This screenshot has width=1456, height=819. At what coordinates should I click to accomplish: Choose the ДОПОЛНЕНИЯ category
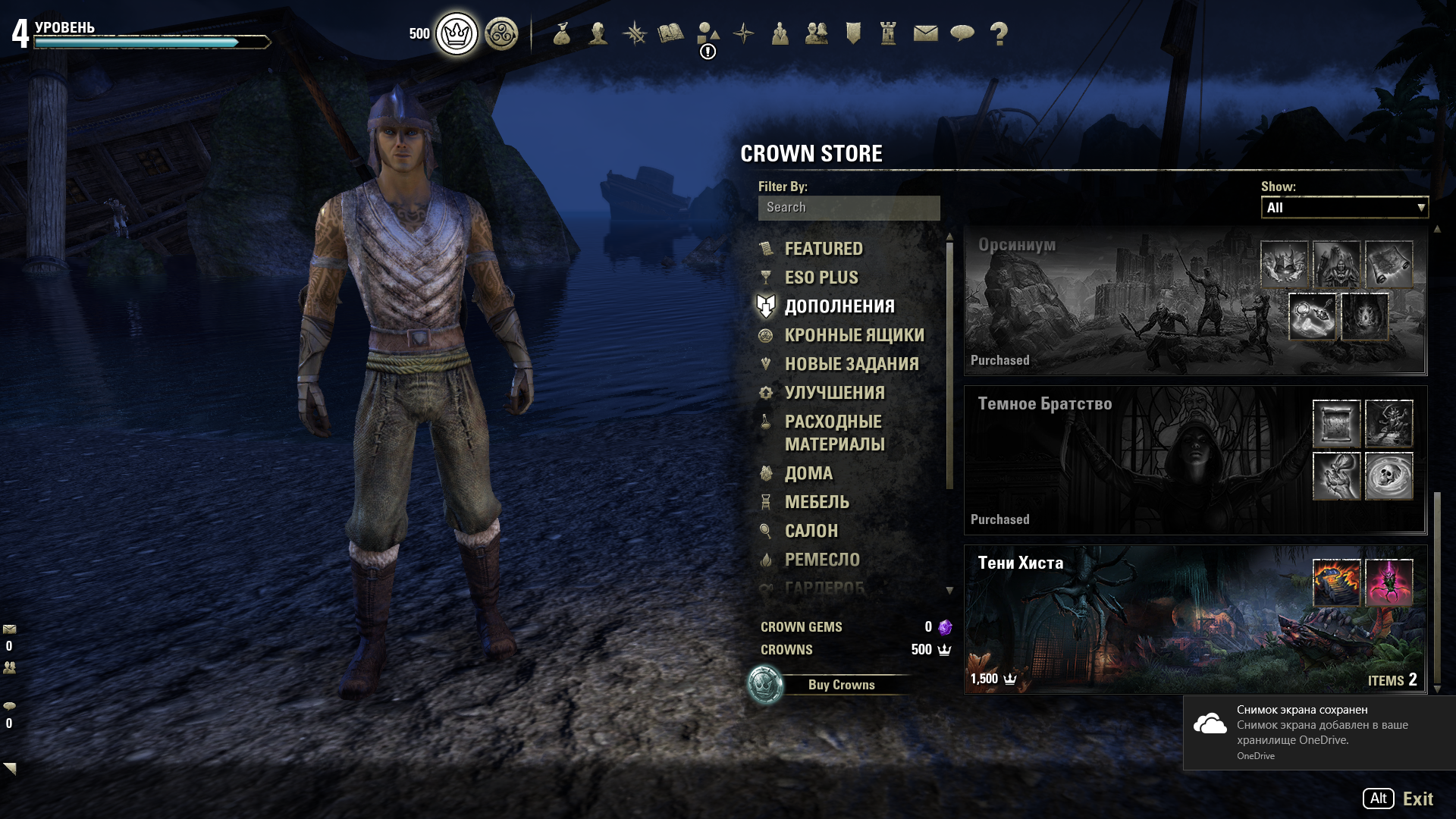tap(839, 306)
